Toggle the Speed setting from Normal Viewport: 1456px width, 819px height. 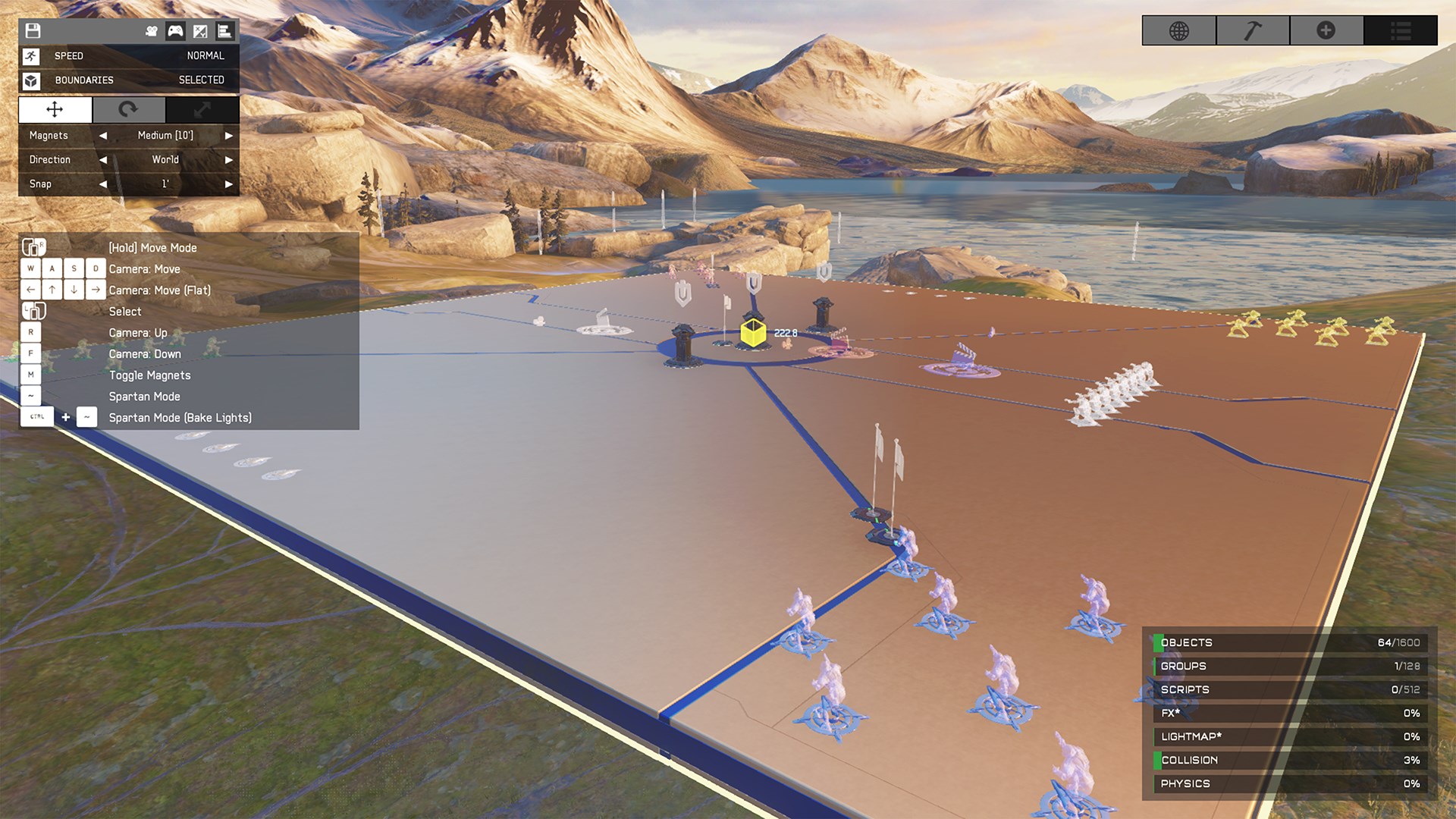(x=129, y=55)
